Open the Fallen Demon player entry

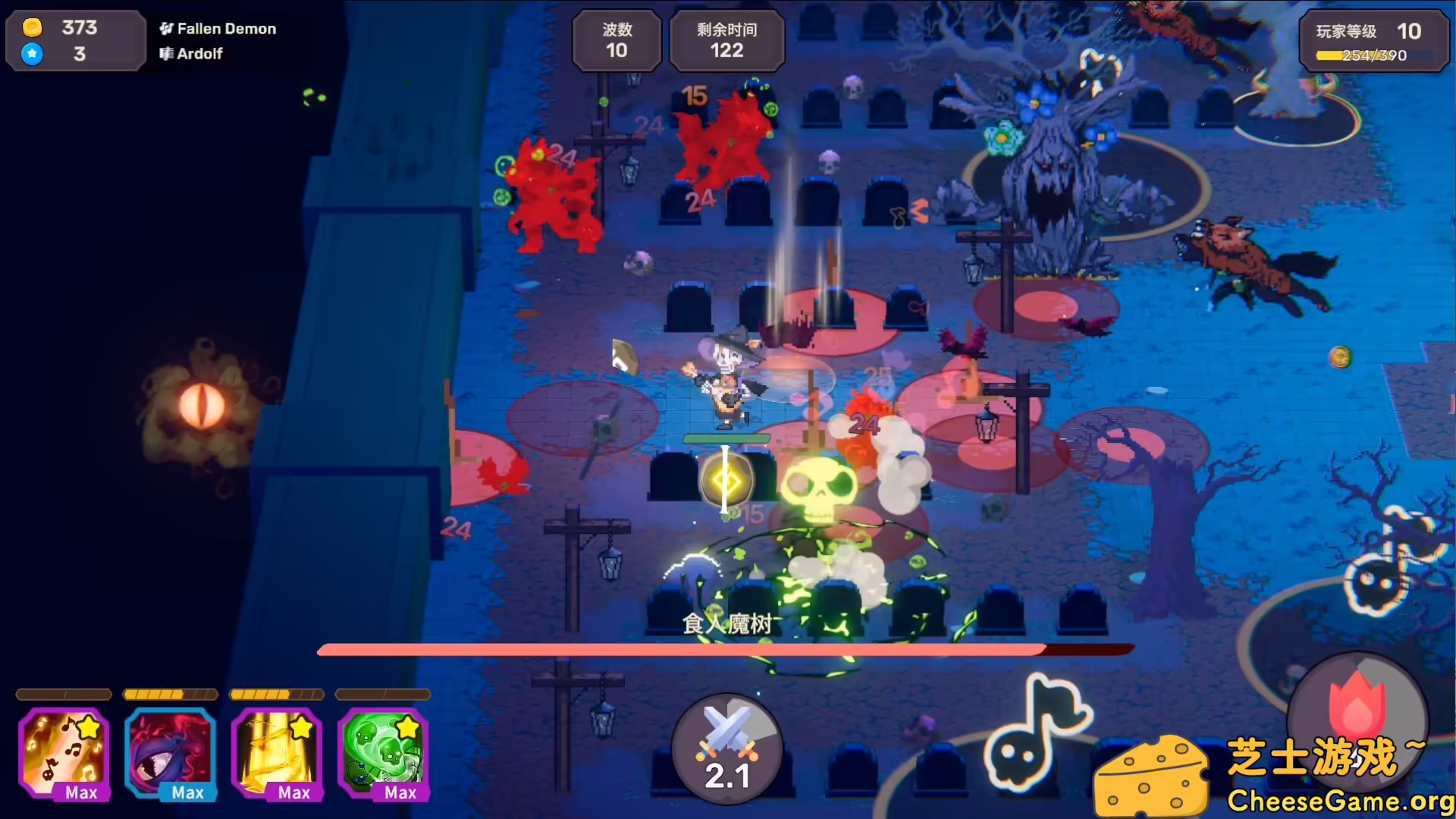point(218,29)
